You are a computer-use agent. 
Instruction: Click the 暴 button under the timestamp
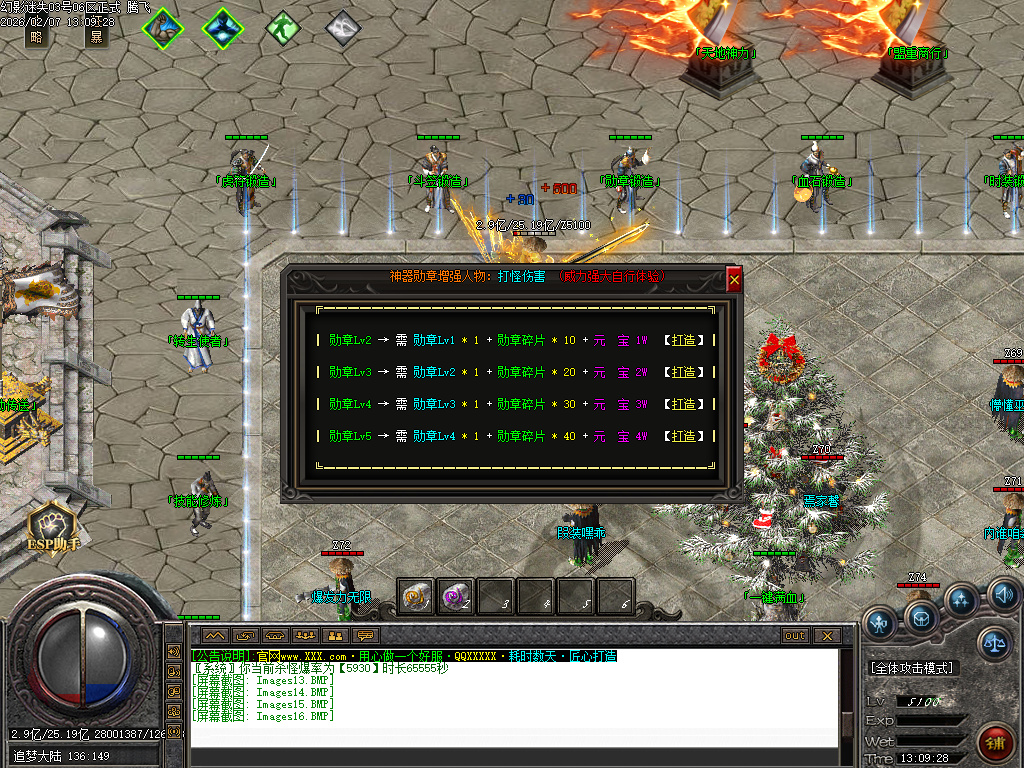click(96, 37)
